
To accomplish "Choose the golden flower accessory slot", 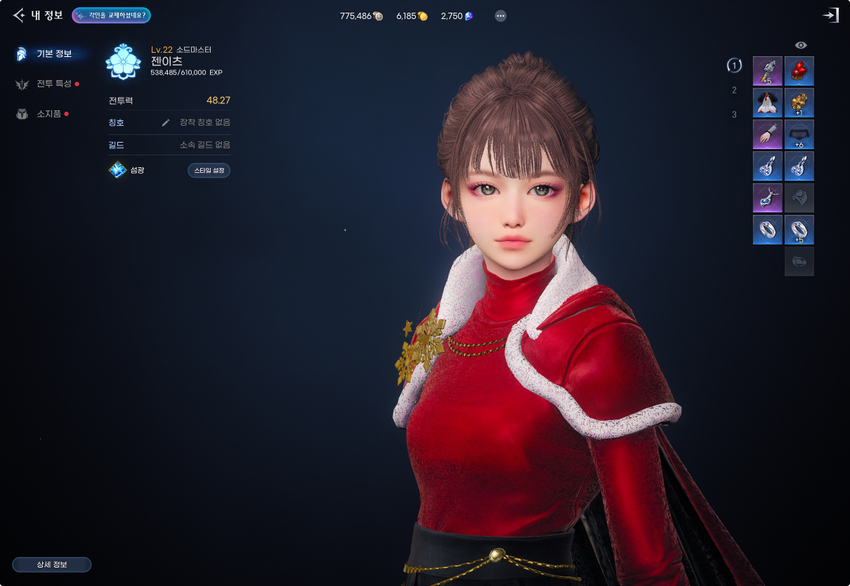I will 800,102.
